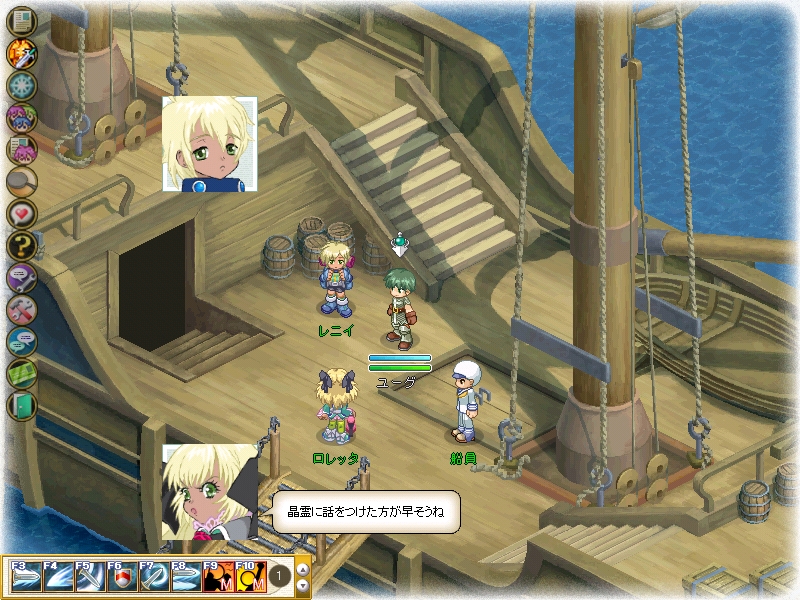Open the character profile sheet icon

tap(21, 149)
